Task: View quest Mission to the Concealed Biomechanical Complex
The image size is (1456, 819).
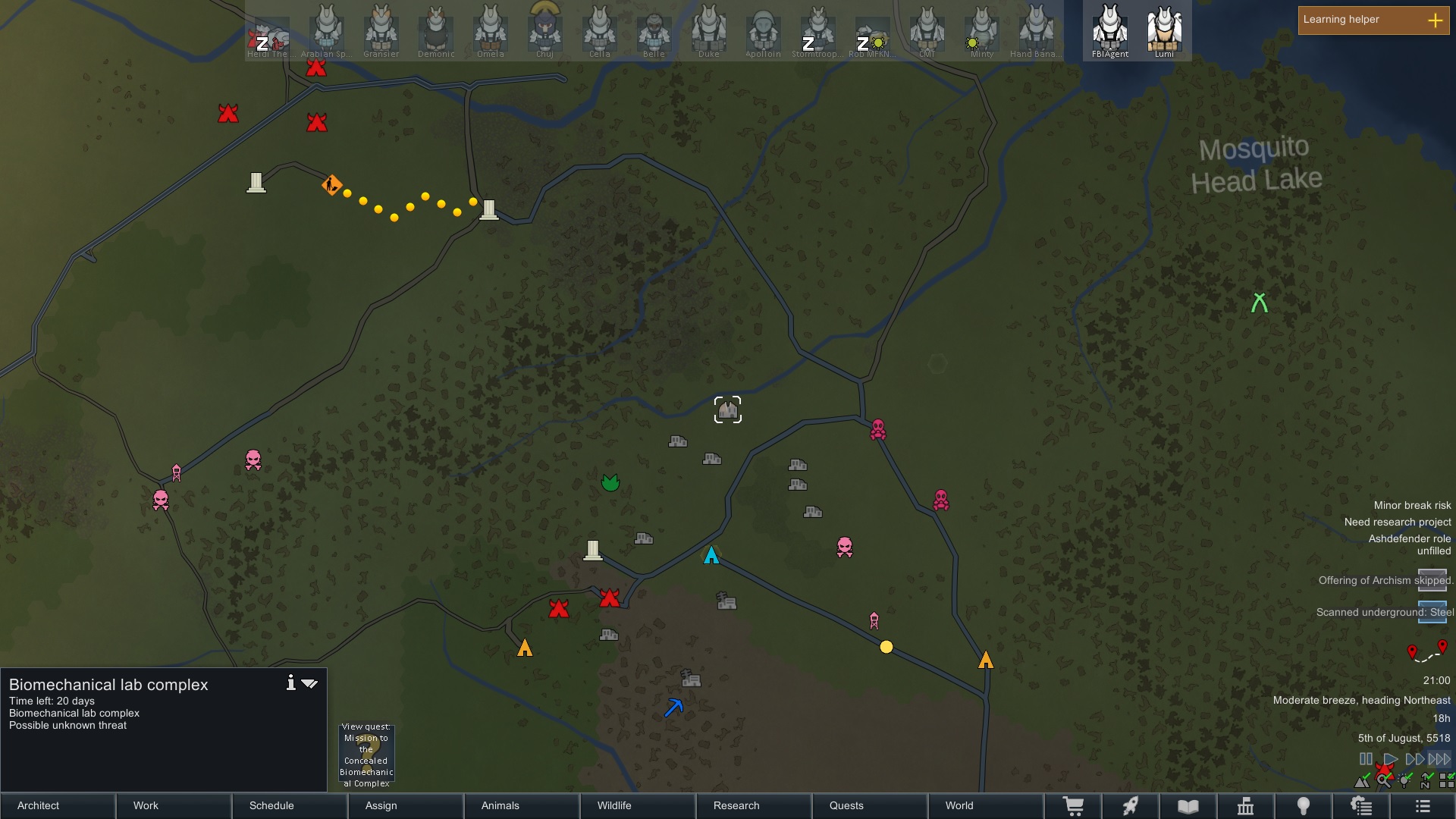Action: point(366,755)
